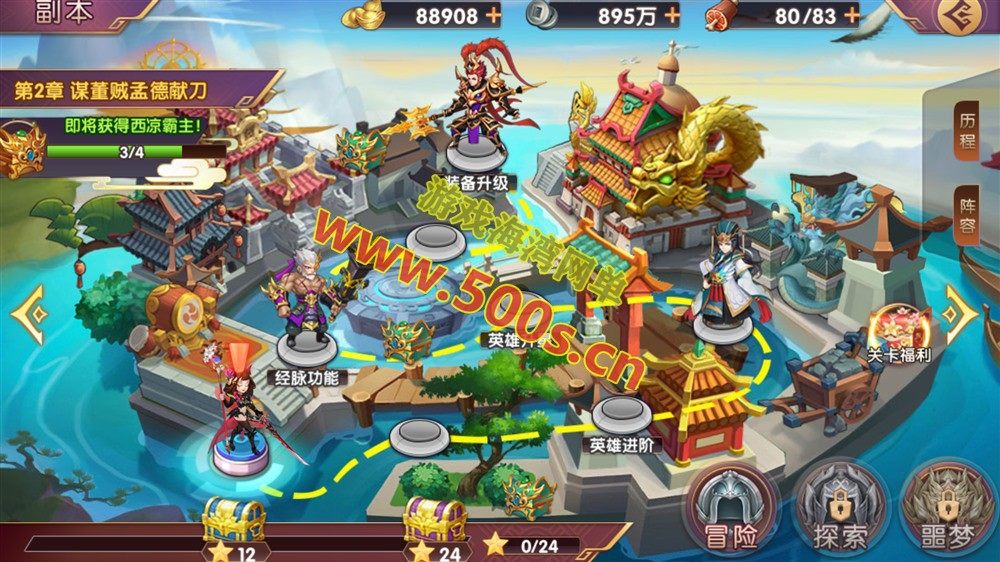This screenshot has width=1000, height=562.
Task: Show the next chapter with the right arrow
Action: click(x=961, y=313)
